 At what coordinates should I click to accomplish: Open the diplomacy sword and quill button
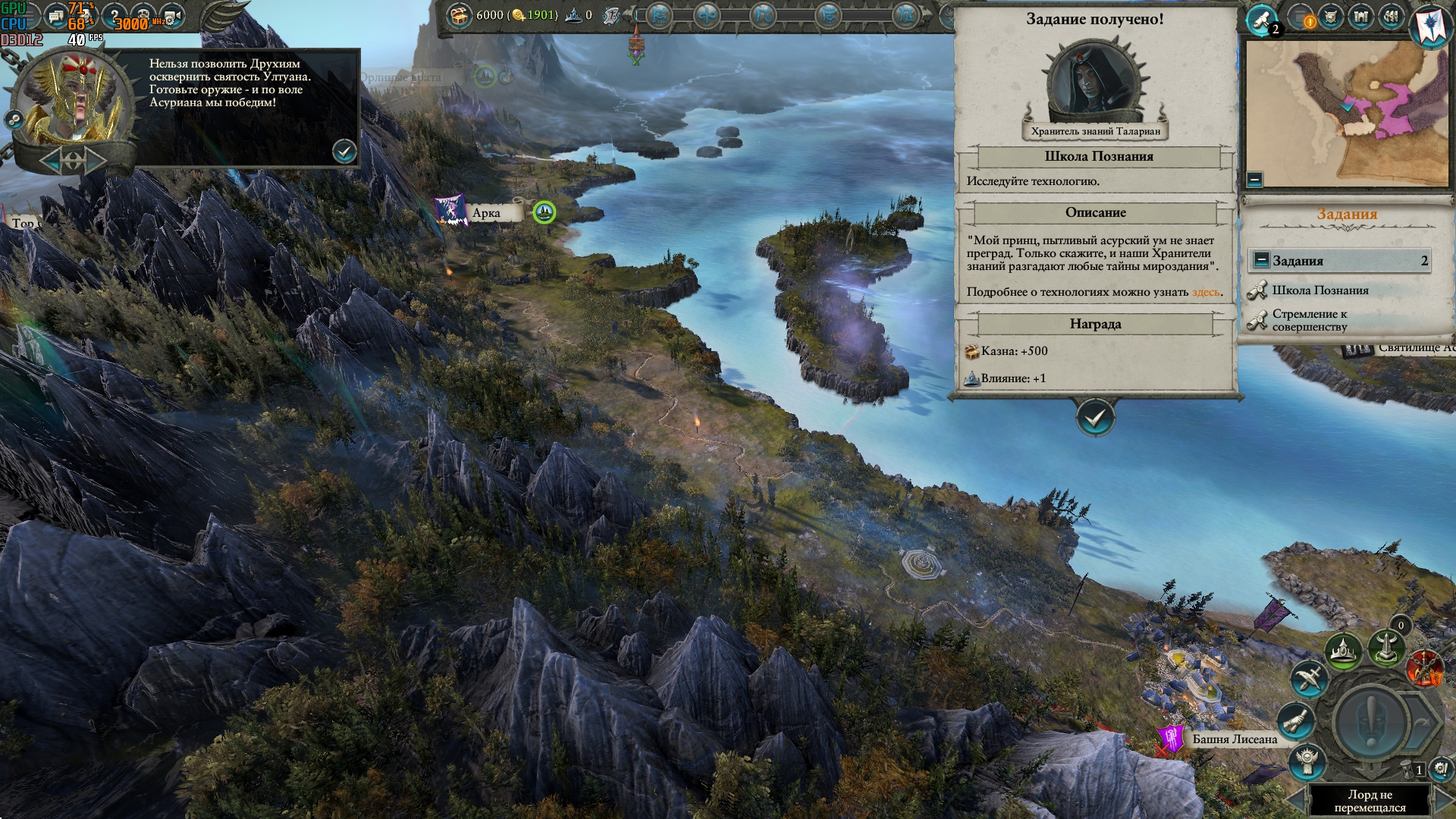tap(1310, 677)
